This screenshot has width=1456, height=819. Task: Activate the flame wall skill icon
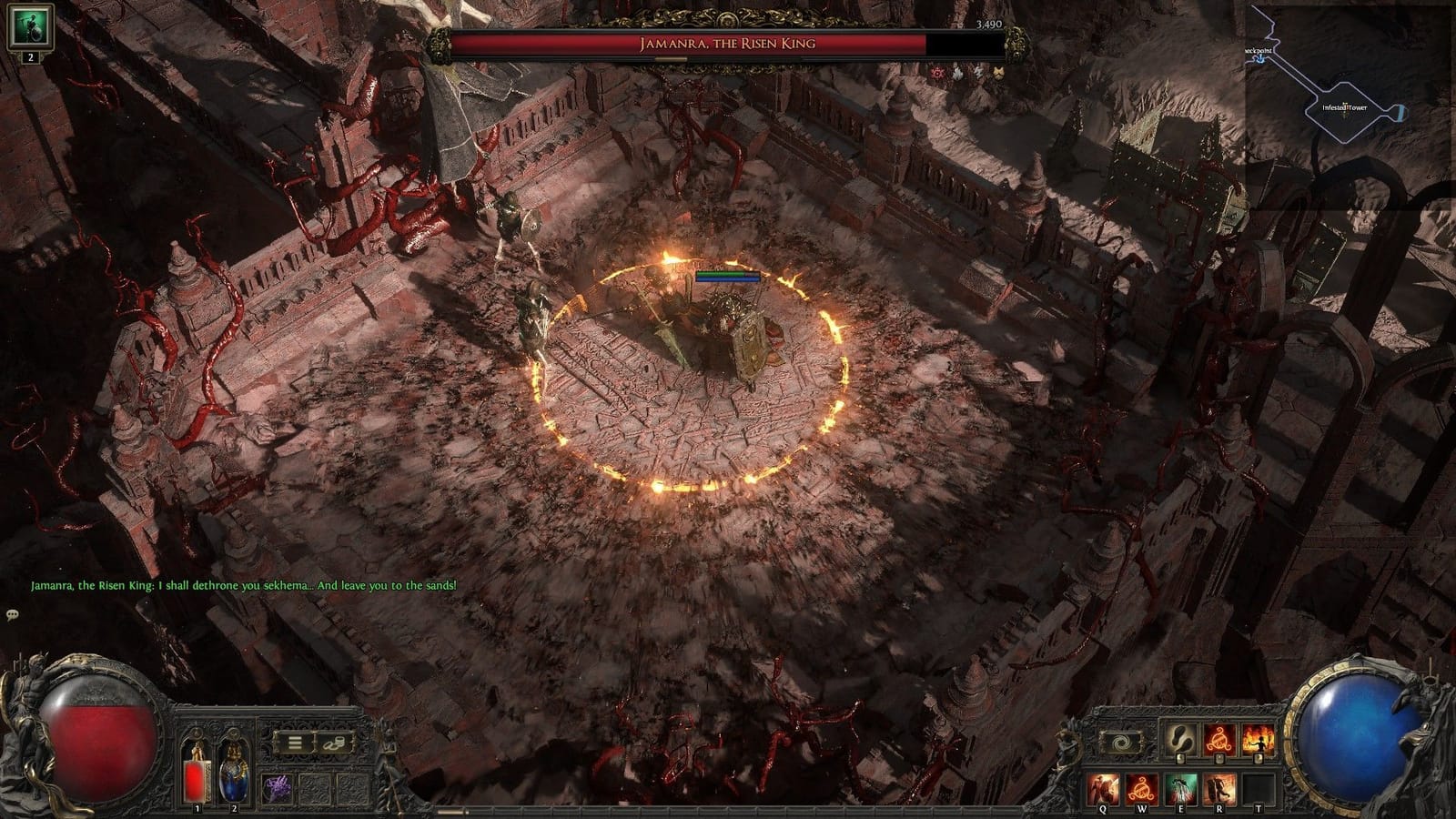coord(1258,740)
